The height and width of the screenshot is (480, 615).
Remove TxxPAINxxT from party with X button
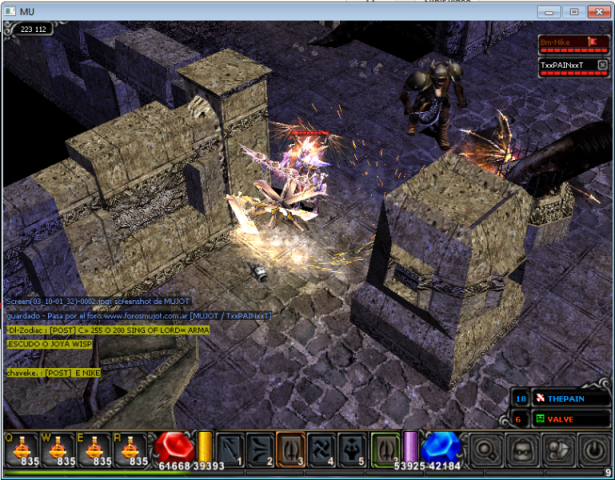click(602, 64)
